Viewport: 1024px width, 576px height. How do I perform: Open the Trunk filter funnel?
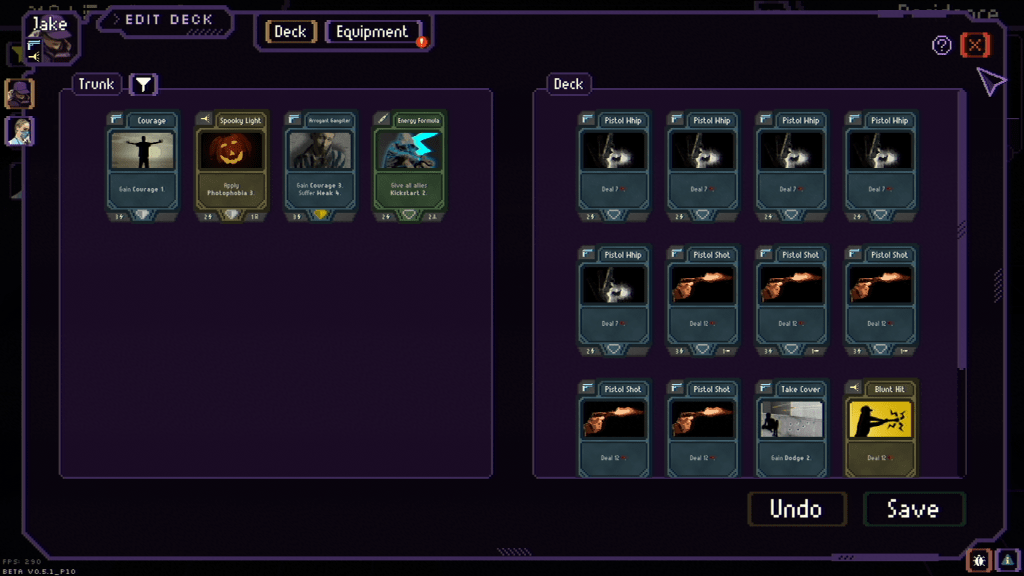pos(143,84)
